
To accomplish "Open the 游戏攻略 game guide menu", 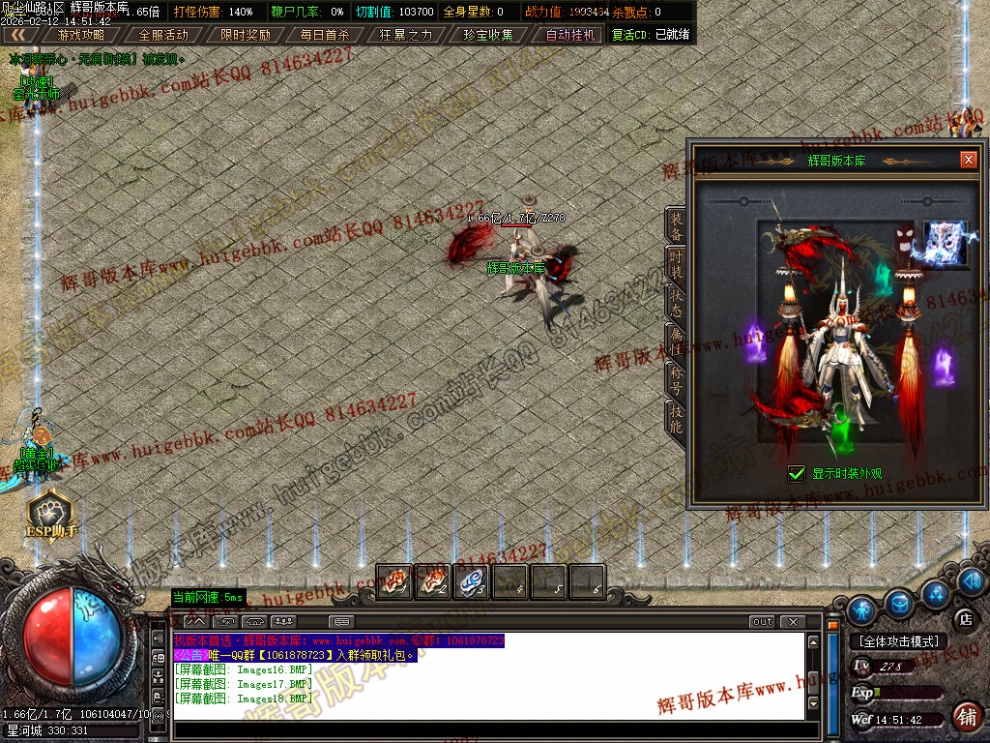I will (81, 34).
